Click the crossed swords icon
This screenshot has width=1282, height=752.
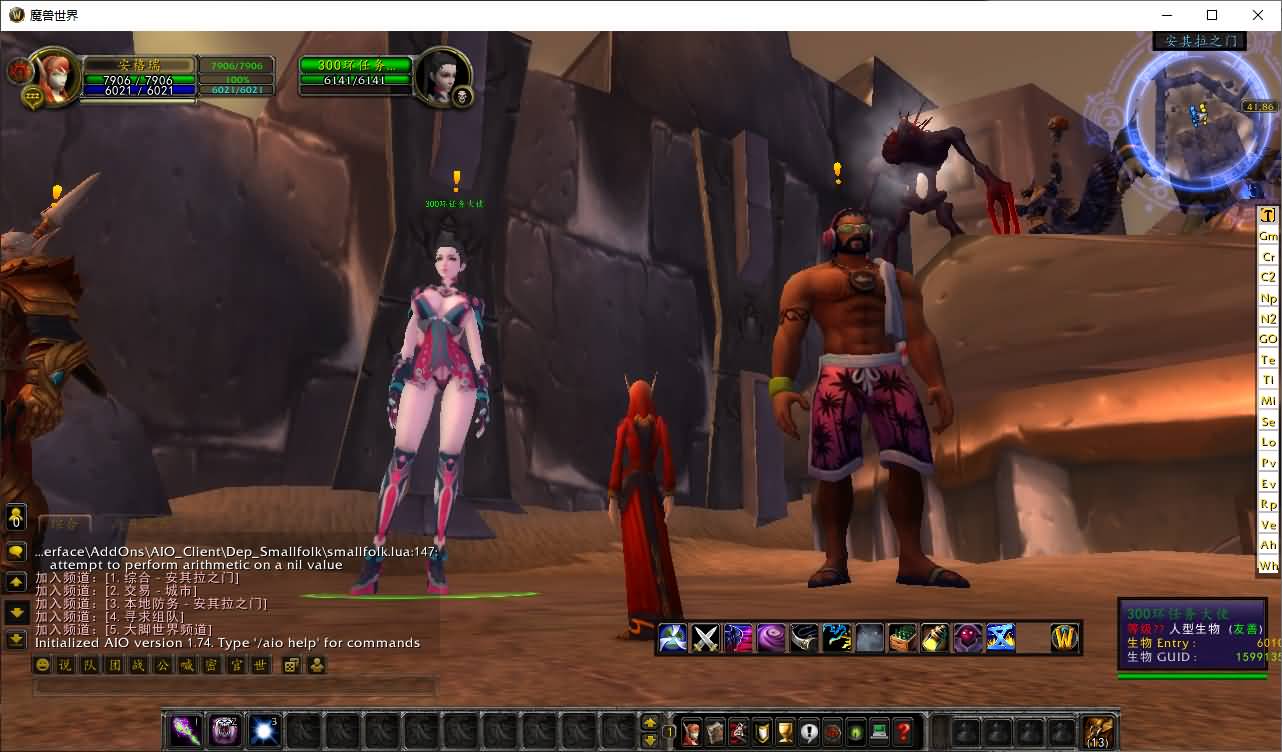click(706, 638)
